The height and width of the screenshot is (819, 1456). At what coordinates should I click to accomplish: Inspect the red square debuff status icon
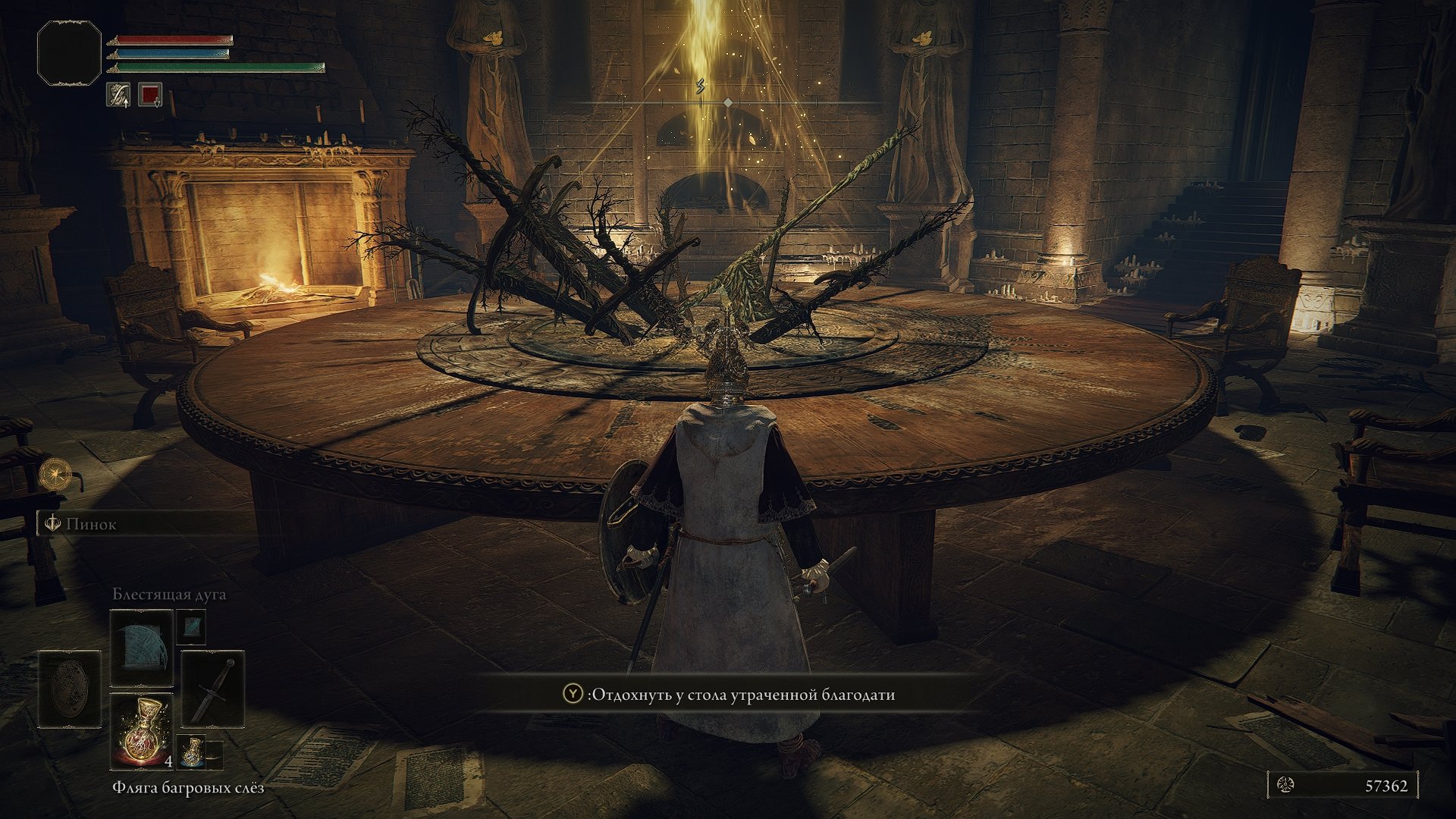coord(150,95)
